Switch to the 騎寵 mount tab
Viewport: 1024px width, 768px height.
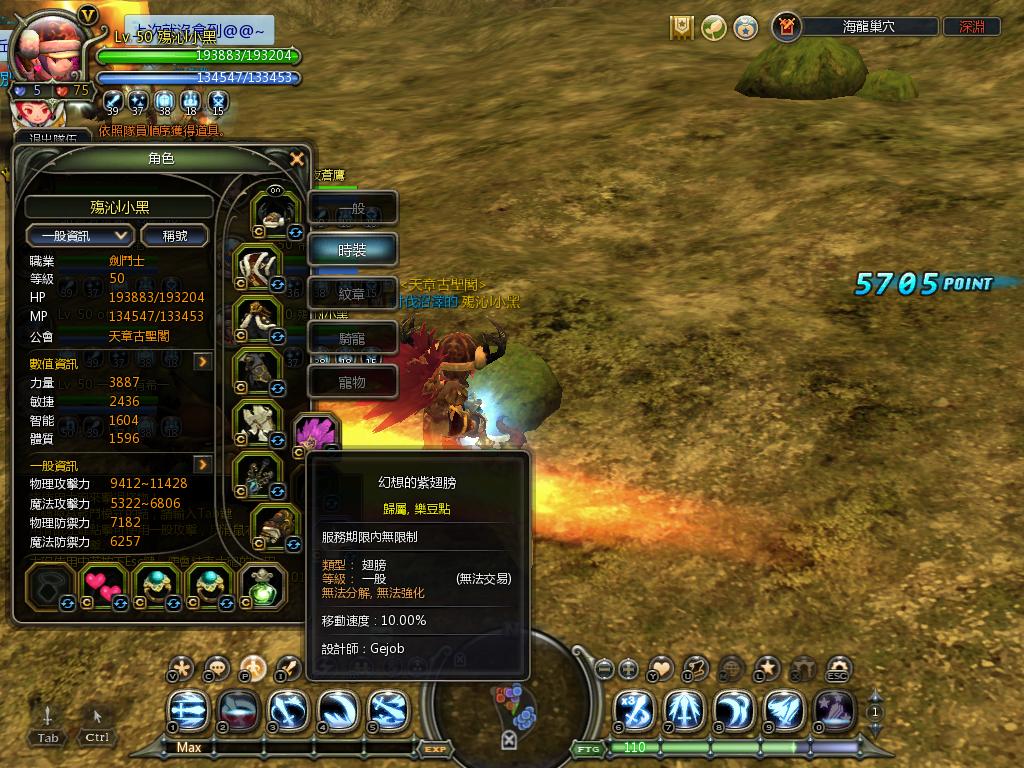click(353, 338)
